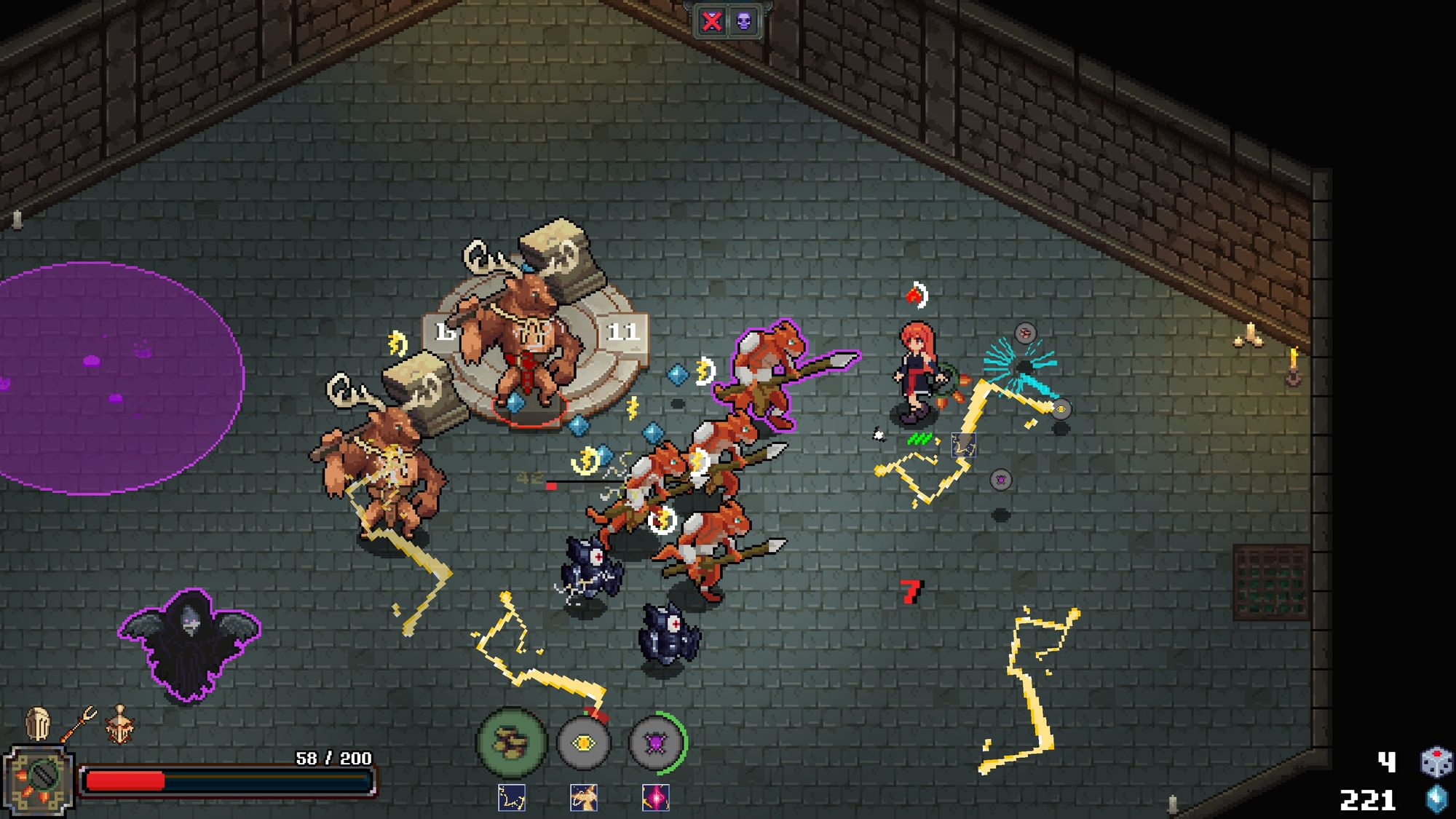The height and width of the screenshot is (819, 1456).
Task: Use the purple skull crossbones ability
Action: [x=655, y=743]
